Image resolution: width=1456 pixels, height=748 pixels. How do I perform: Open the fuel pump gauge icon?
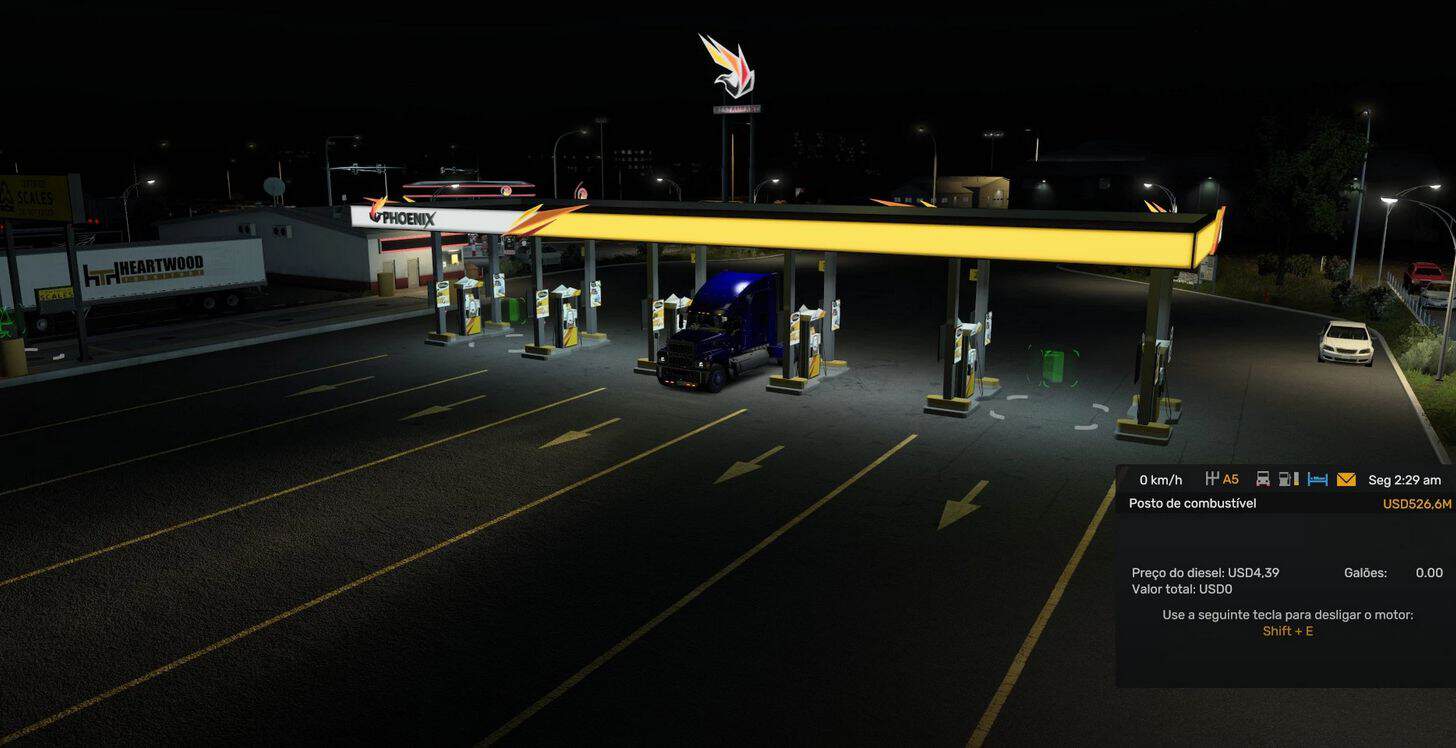[x=1289, y=479]
